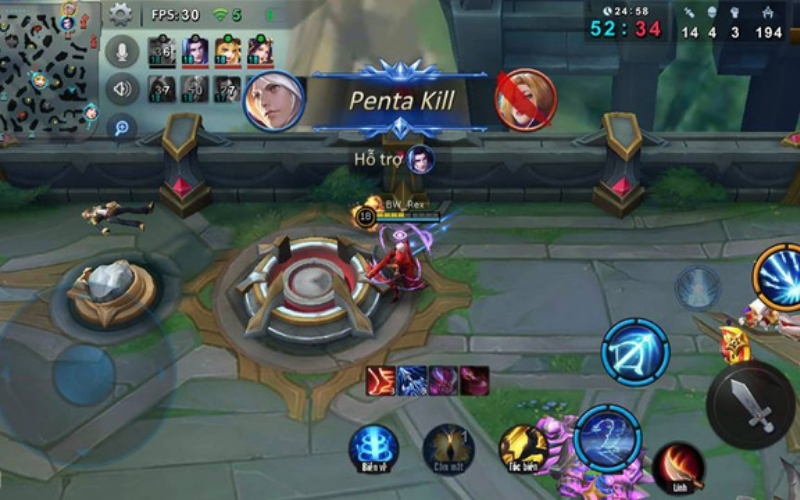The width and height of the screenshot is (800, 500).
Task: Activate the Biến về recall spell
Action: pyautogui.click(x=373, y=447)
